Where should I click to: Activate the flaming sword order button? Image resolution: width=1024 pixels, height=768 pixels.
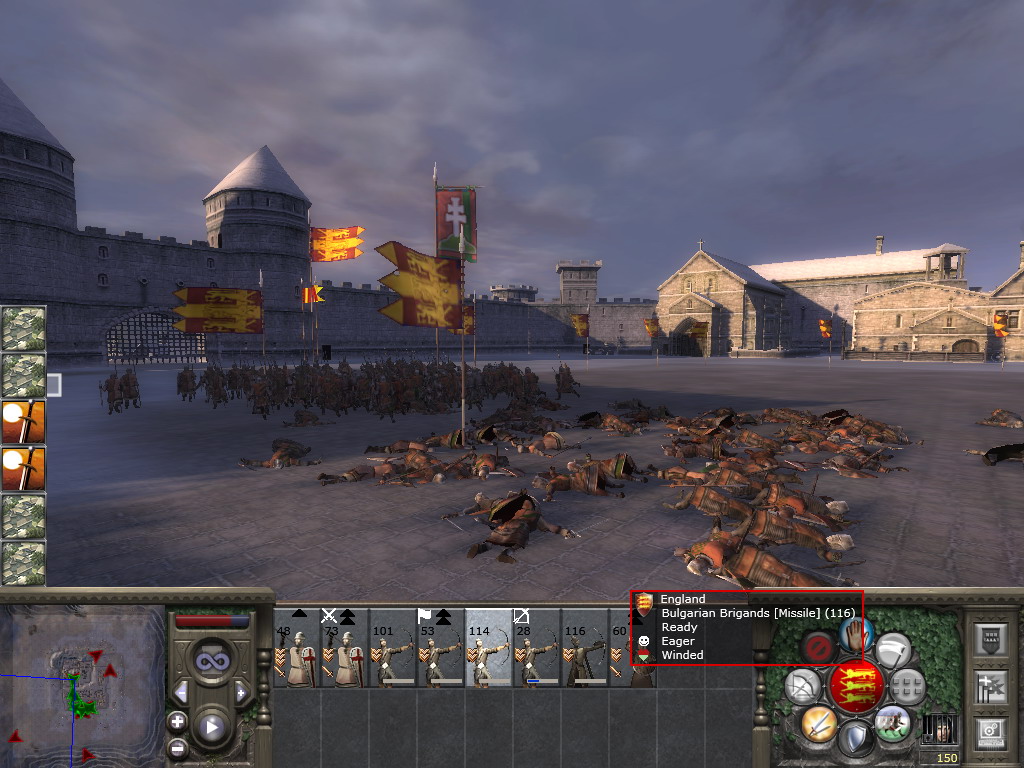point(818,723)
